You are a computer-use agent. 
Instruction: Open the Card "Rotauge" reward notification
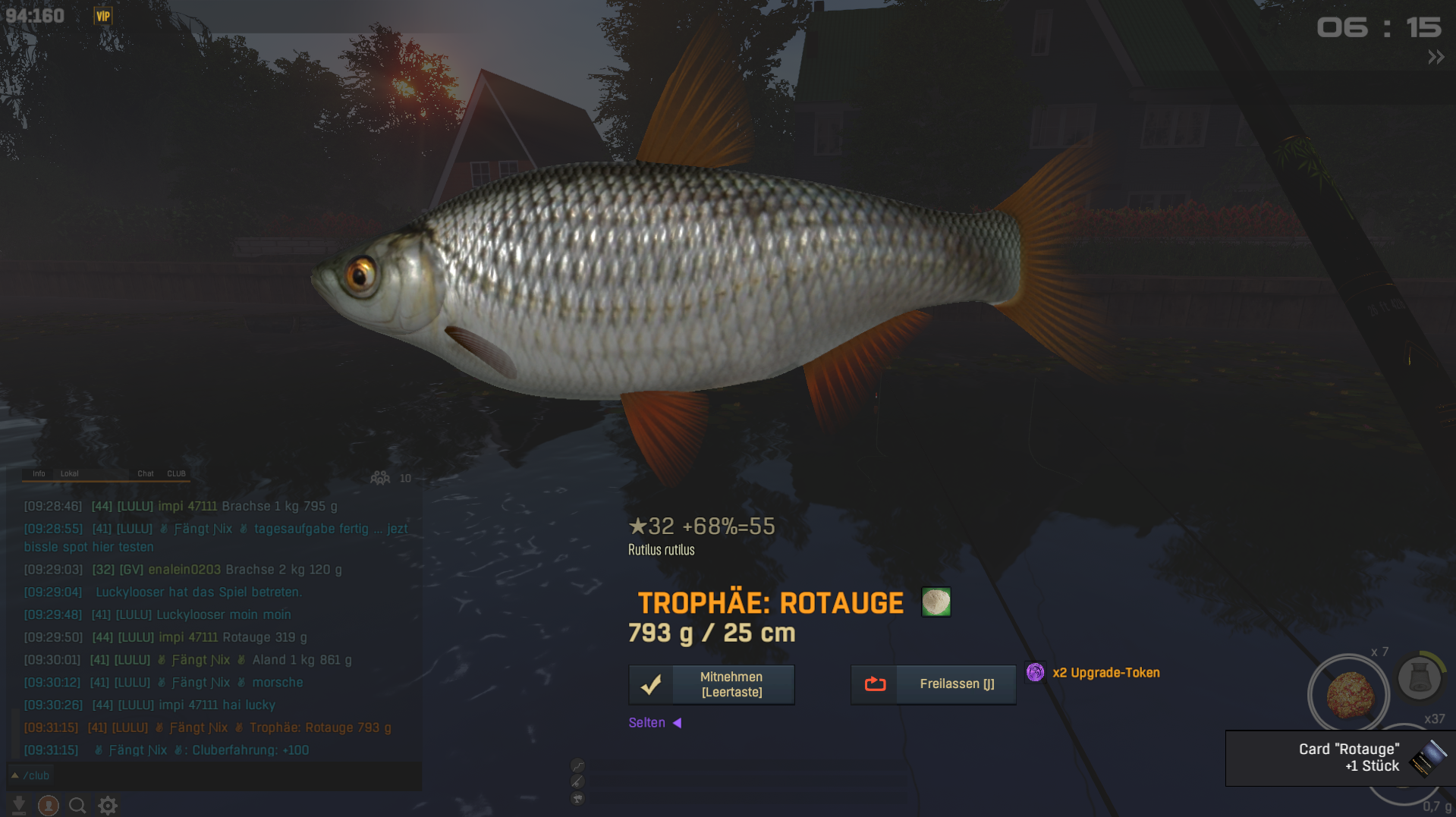[x=1340, y=758]
